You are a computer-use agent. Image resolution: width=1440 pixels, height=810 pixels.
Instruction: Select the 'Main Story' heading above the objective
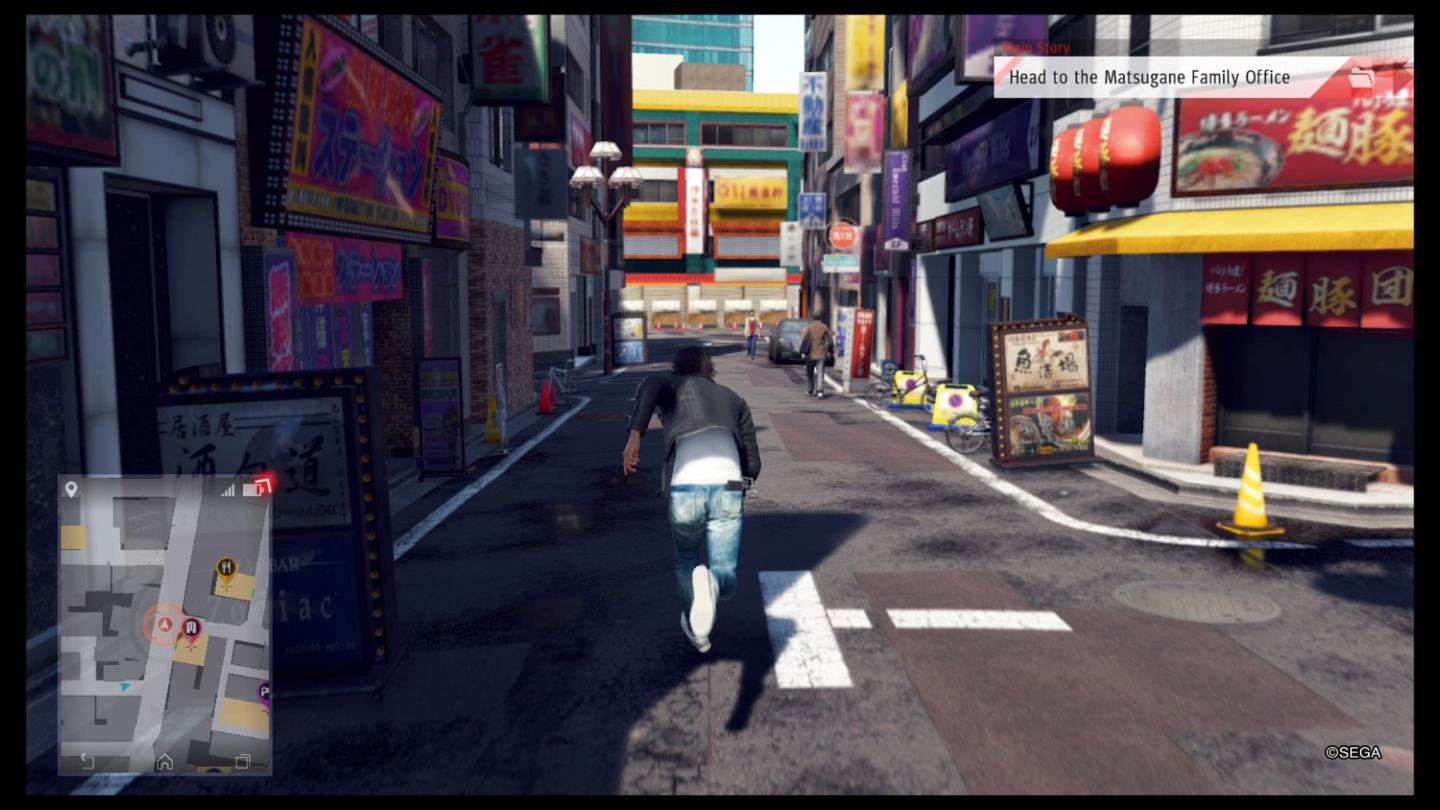tap(1035, 48)
